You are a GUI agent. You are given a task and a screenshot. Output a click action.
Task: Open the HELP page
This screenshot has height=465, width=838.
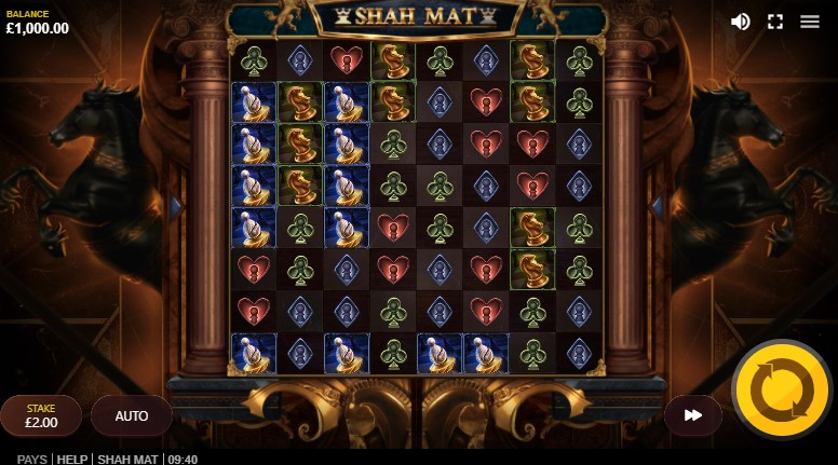pyautogui.click(x=72, y=459)
